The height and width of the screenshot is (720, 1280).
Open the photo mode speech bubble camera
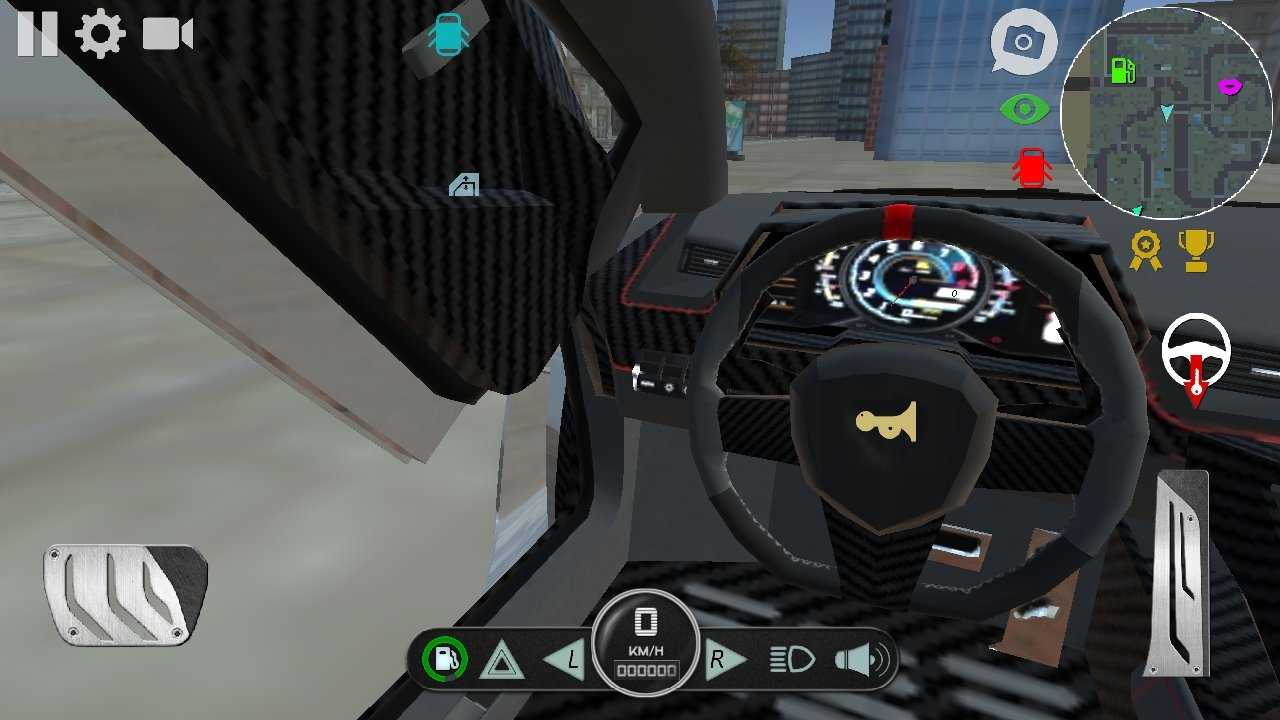pyautogui.click(x=1024, y=42)
